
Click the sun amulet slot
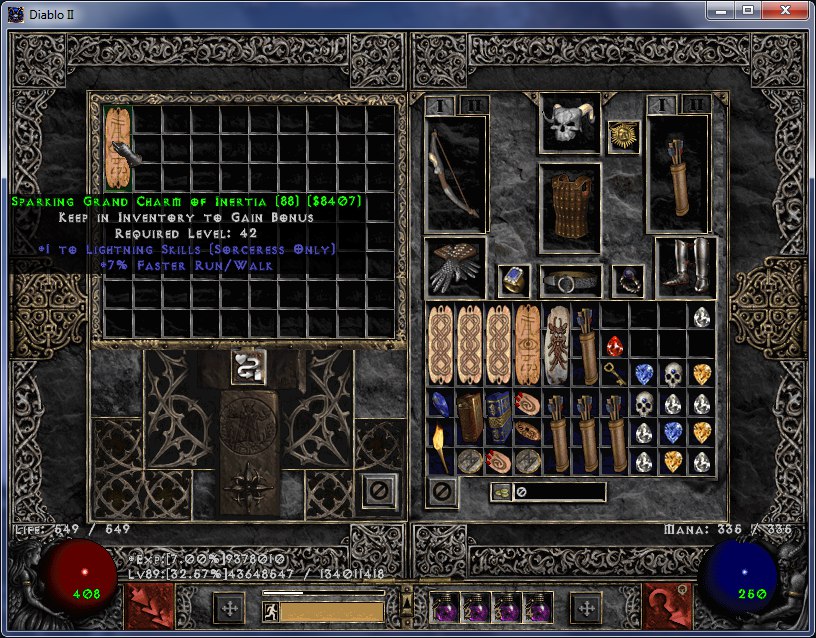point(623,136)
